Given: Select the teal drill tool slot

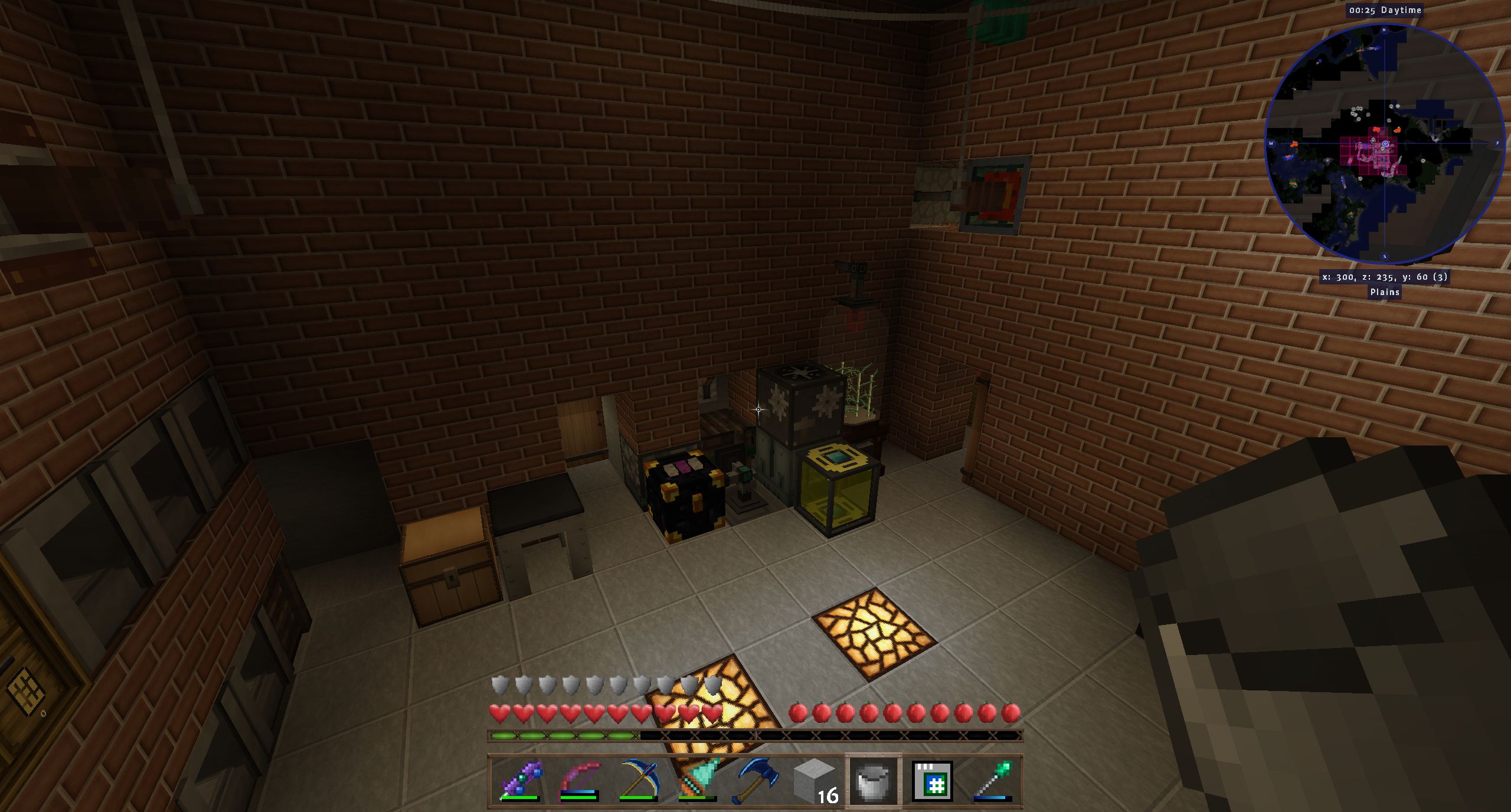Looking at the screenshot, I should pyautogui.click(x=697, y=781).
